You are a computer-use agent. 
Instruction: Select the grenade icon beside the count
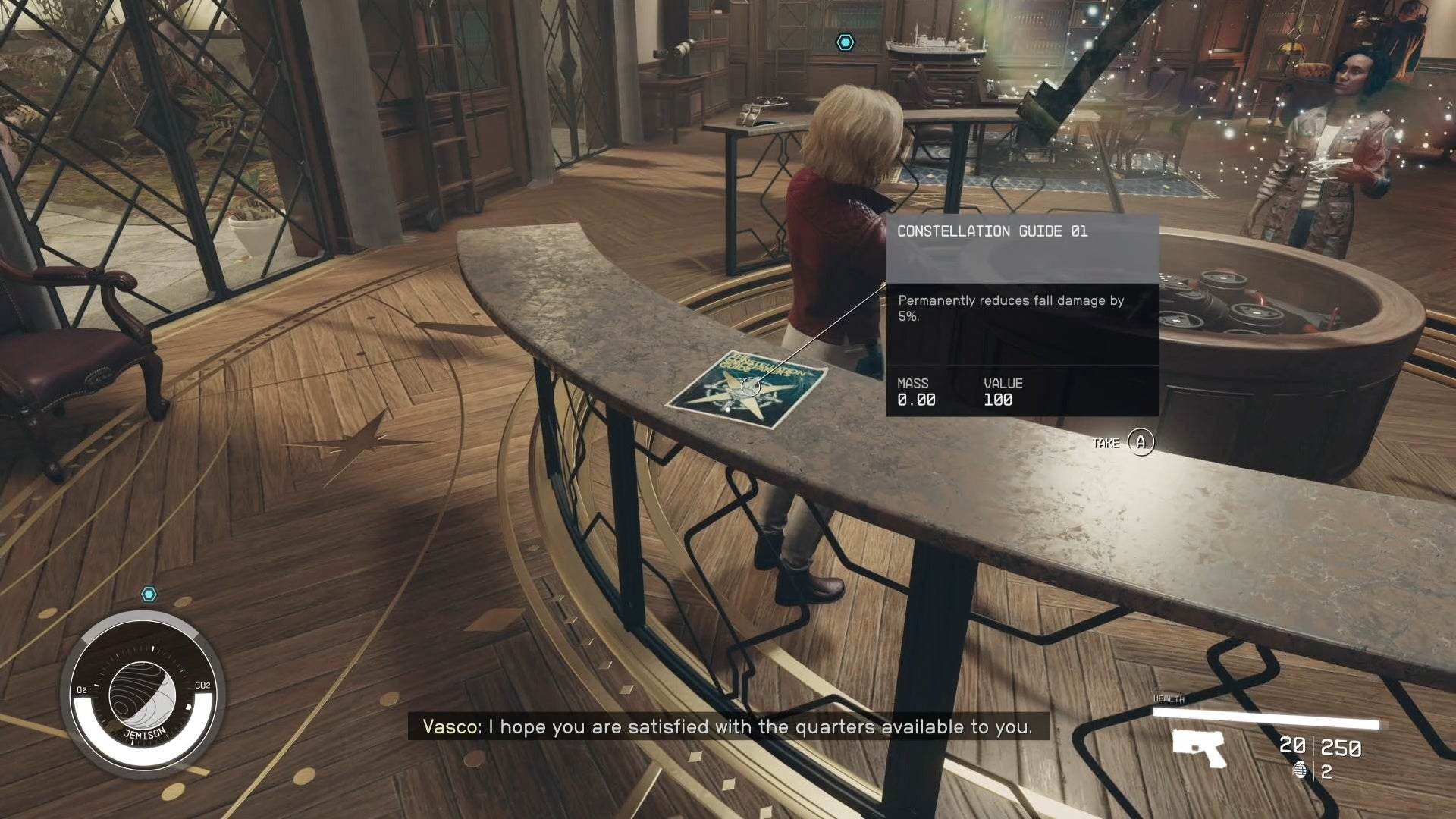pos(1301,771)
